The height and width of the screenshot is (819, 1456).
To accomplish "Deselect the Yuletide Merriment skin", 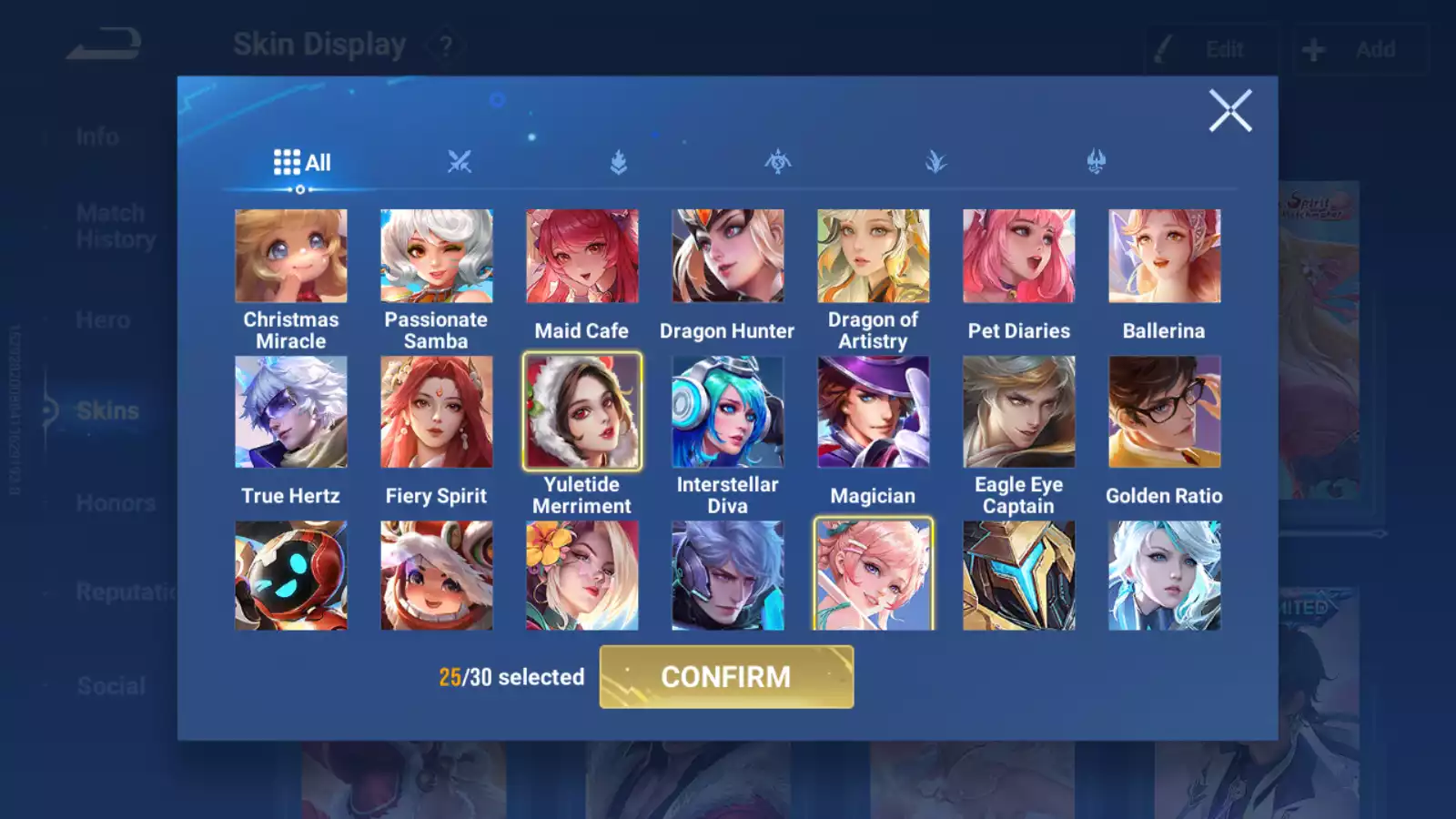I will click(582, 411).
